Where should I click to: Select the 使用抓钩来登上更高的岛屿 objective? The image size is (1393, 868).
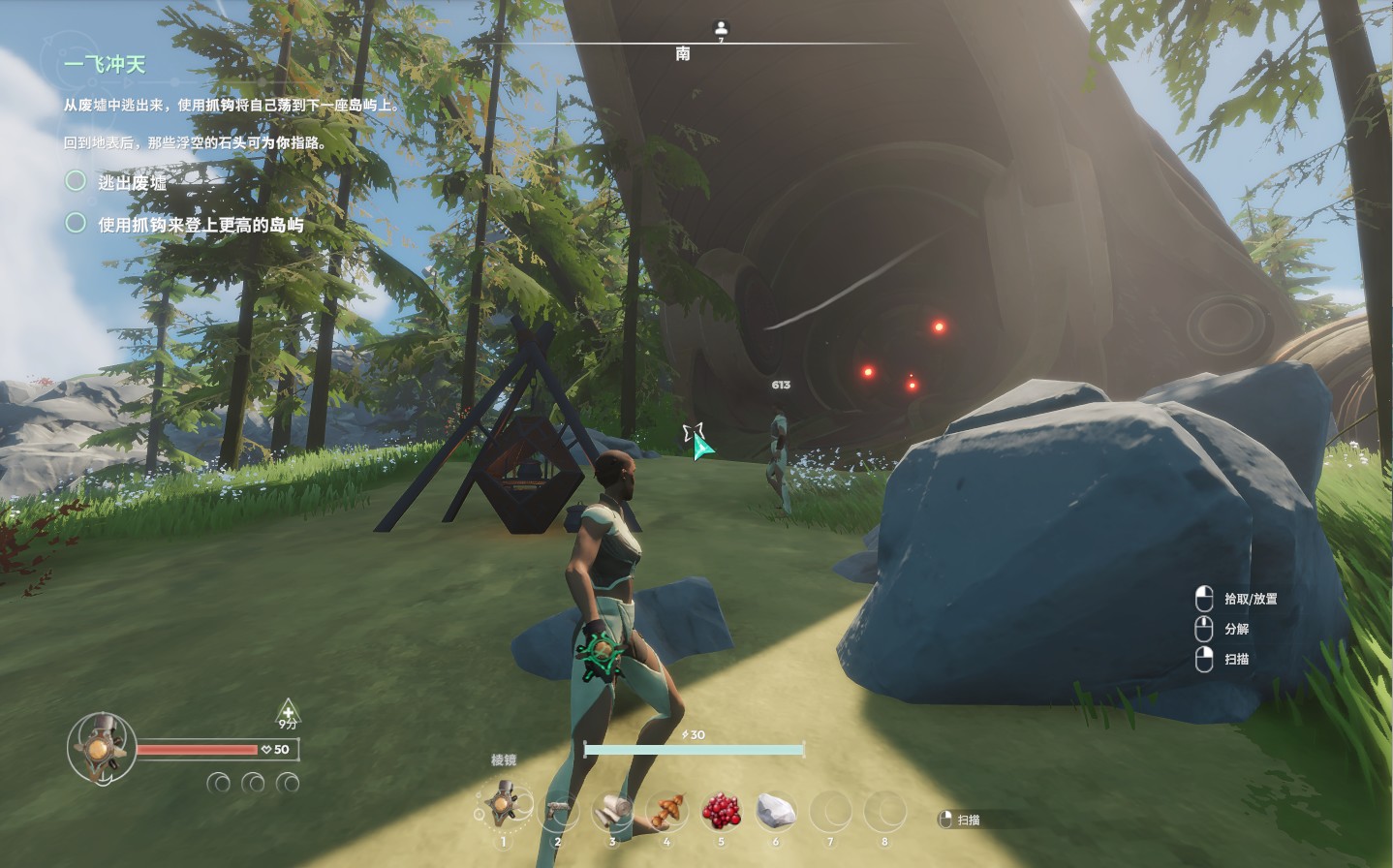200,225
